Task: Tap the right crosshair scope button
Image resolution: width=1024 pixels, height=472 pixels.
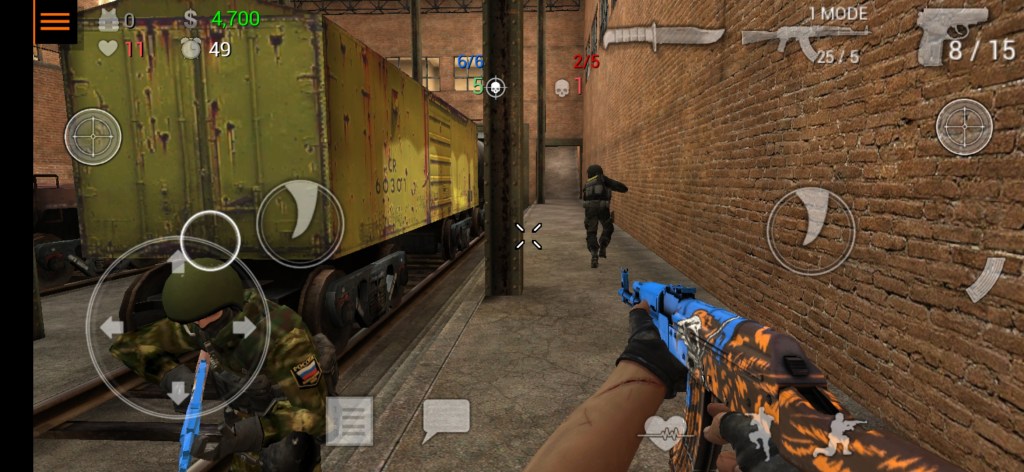Action: (x=964, y=127)
